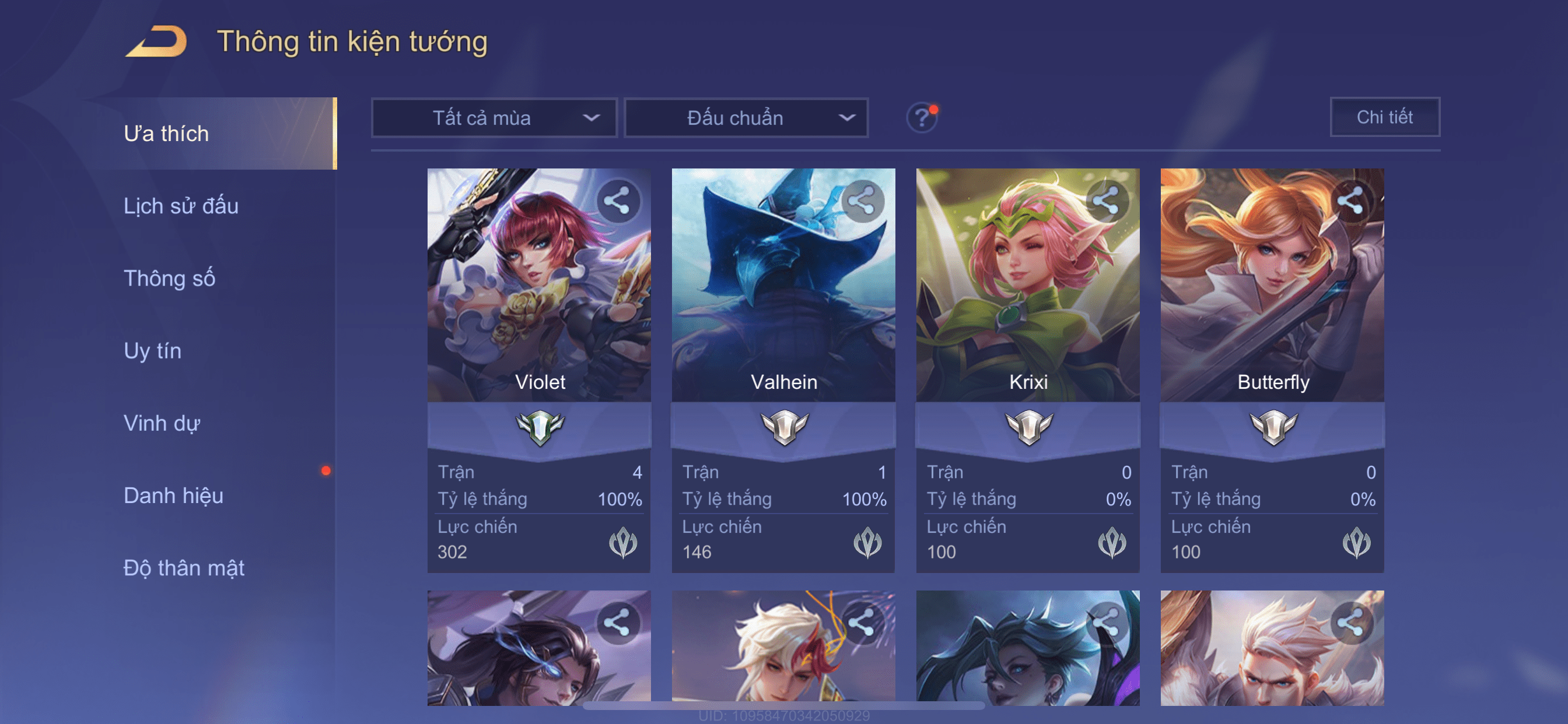Tap the share icon on Butterfly

[x=1350, y=200]
